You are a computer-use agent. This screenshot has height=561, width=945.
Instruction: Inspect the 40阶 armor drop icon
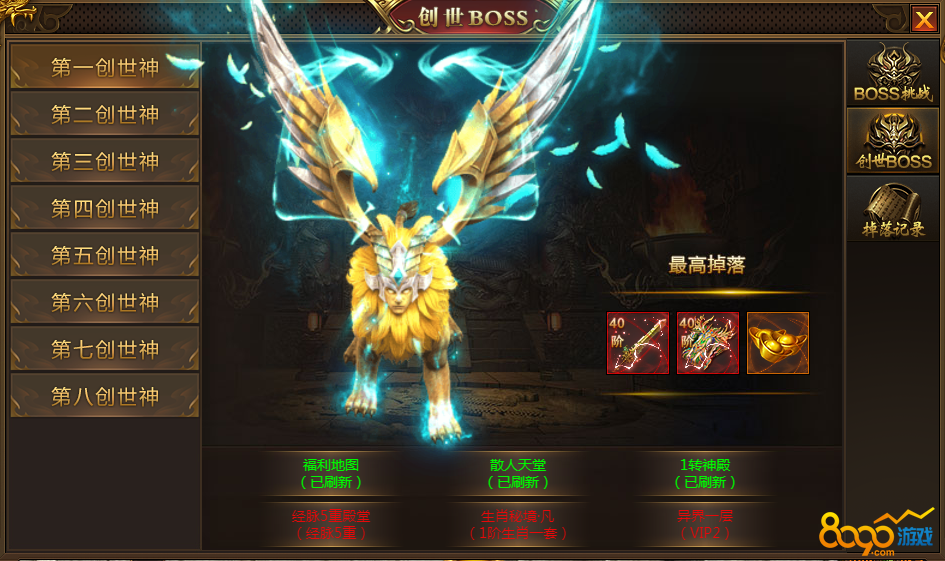[708, 343]
